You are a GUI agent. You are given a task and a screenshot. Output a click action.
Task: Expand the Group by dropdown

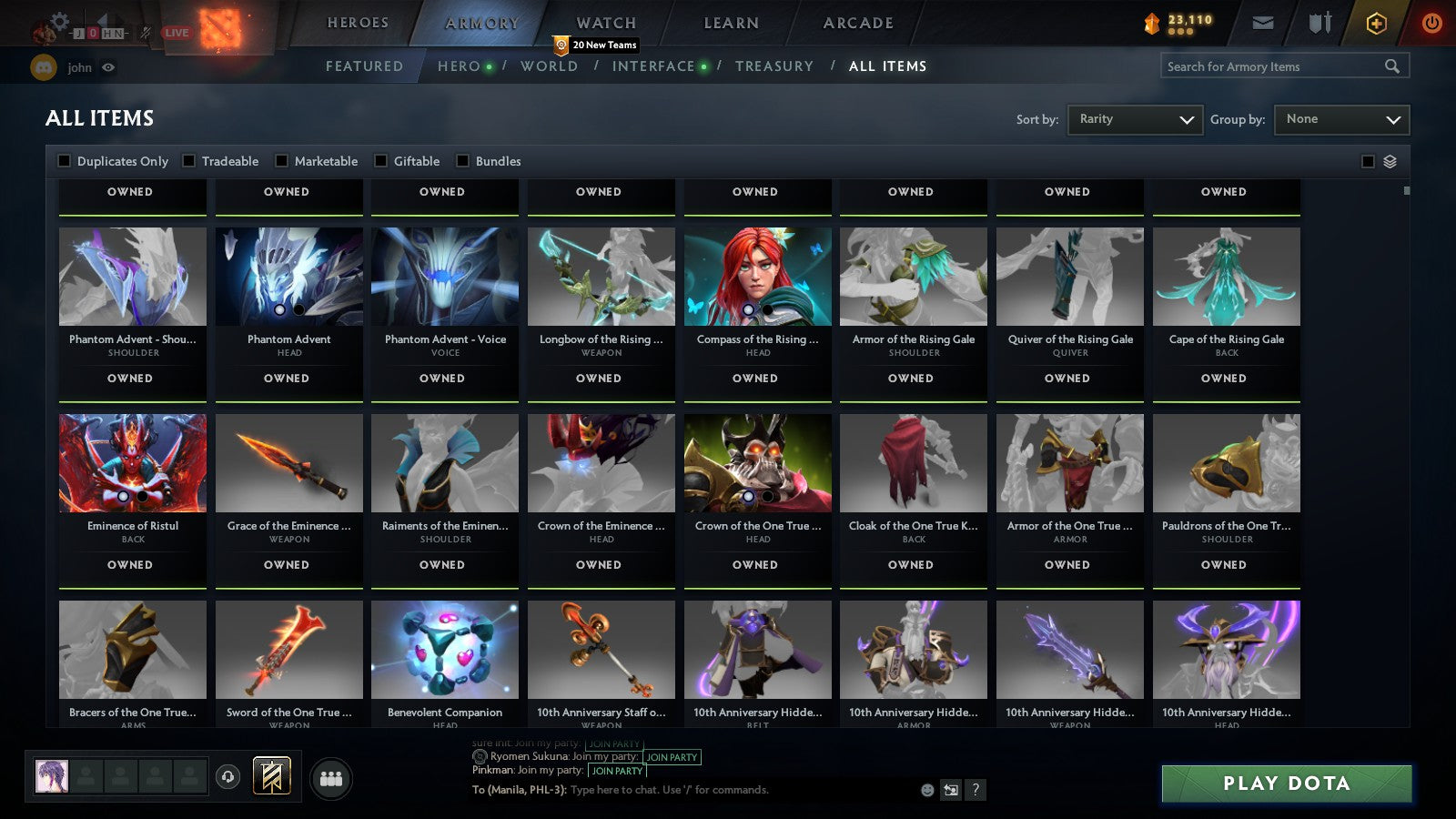pos(1340,119)
